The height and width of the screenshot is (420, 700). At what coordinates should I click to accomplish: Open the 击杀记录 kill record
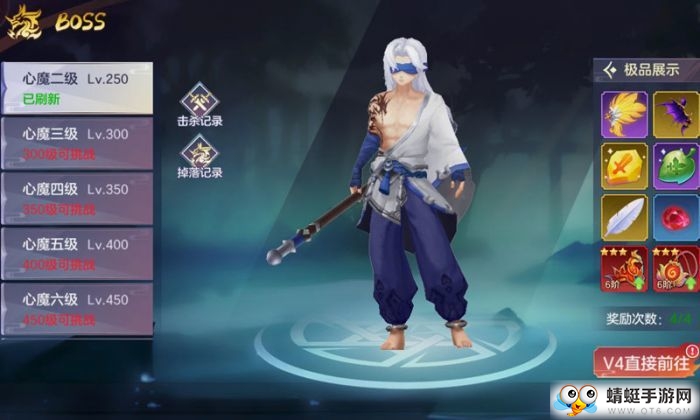point(199,108)
